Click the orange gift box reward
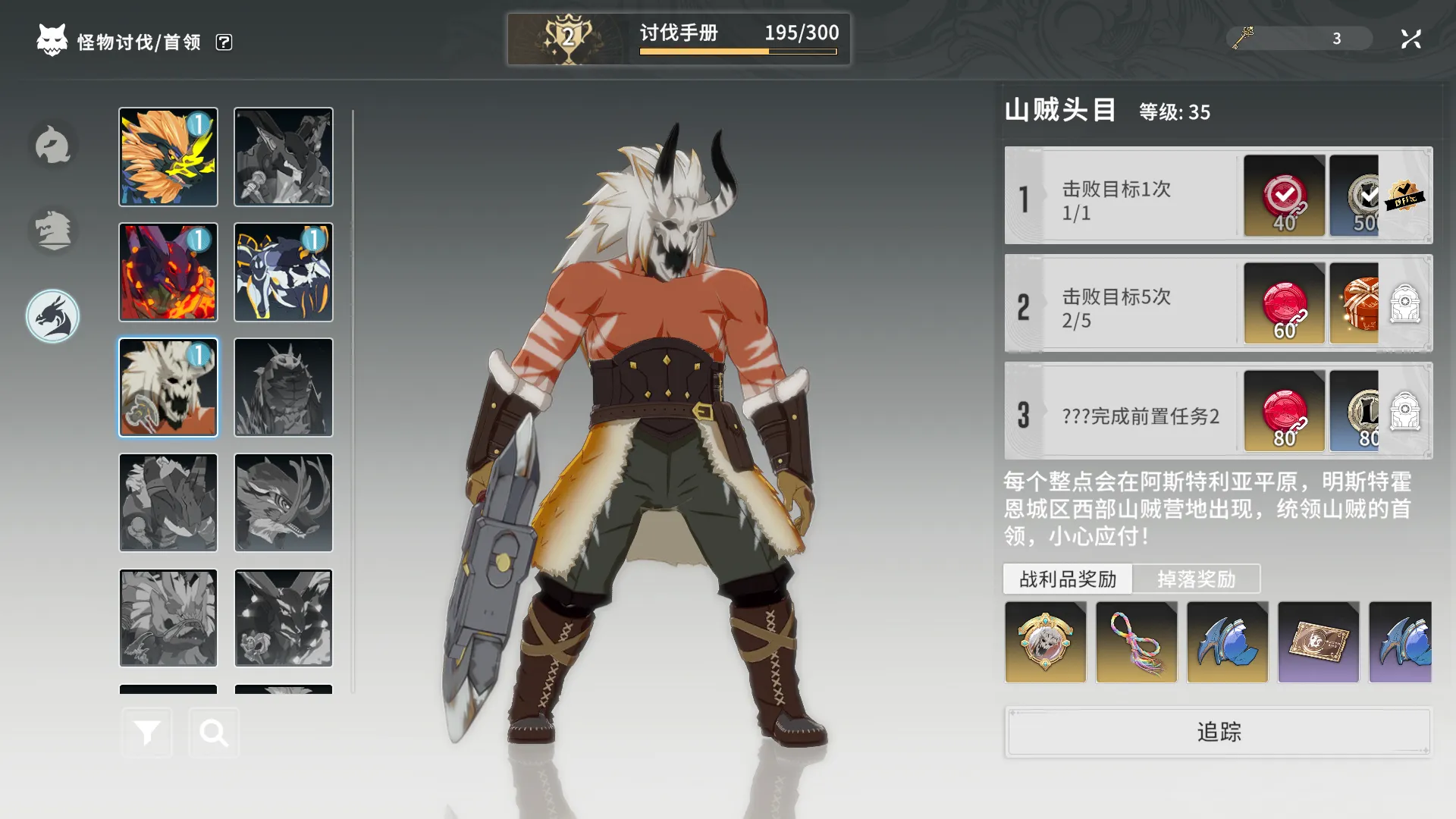 1355,303
